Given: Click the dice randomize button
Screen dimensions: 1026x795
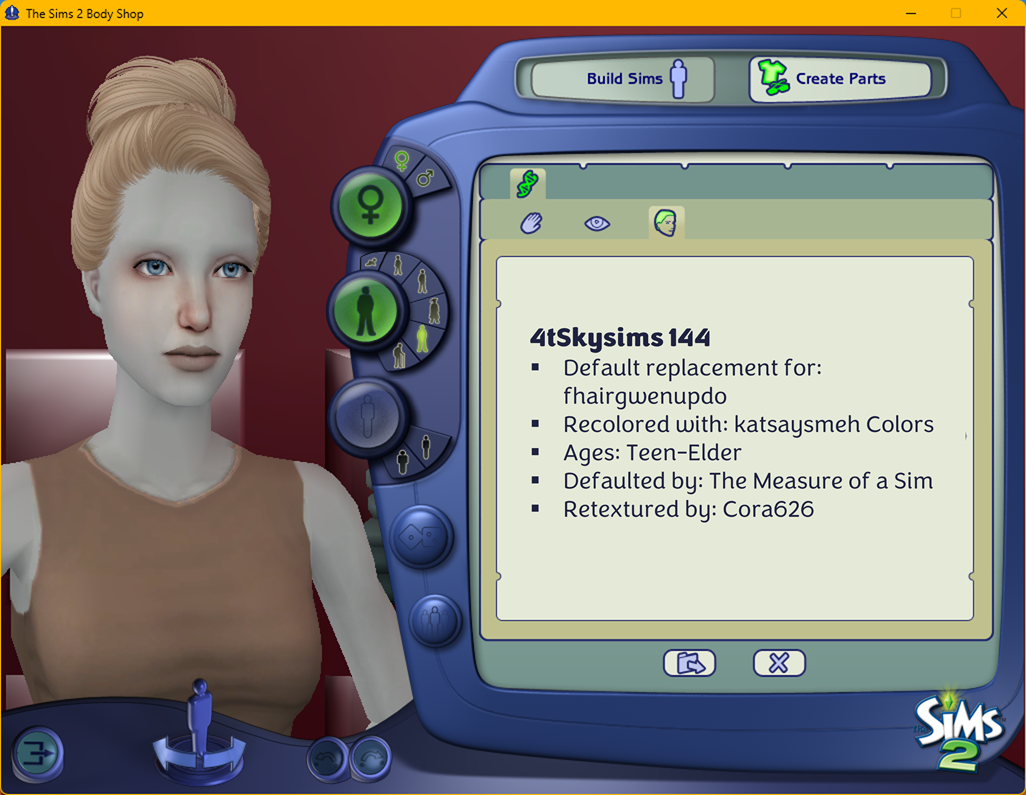Looking at the screenshot, I should point(421,536).
